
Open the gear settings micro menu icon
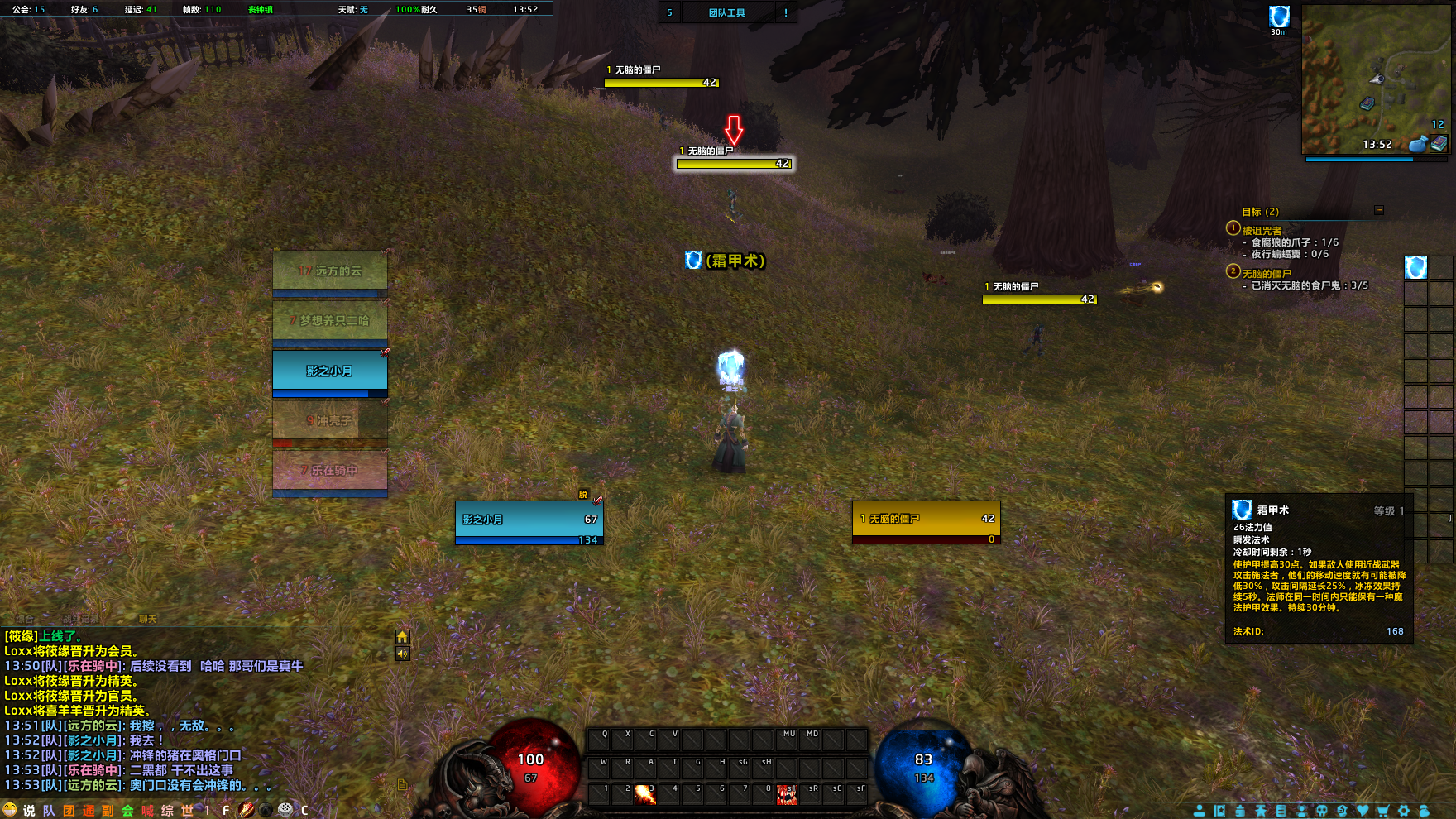1403,811
